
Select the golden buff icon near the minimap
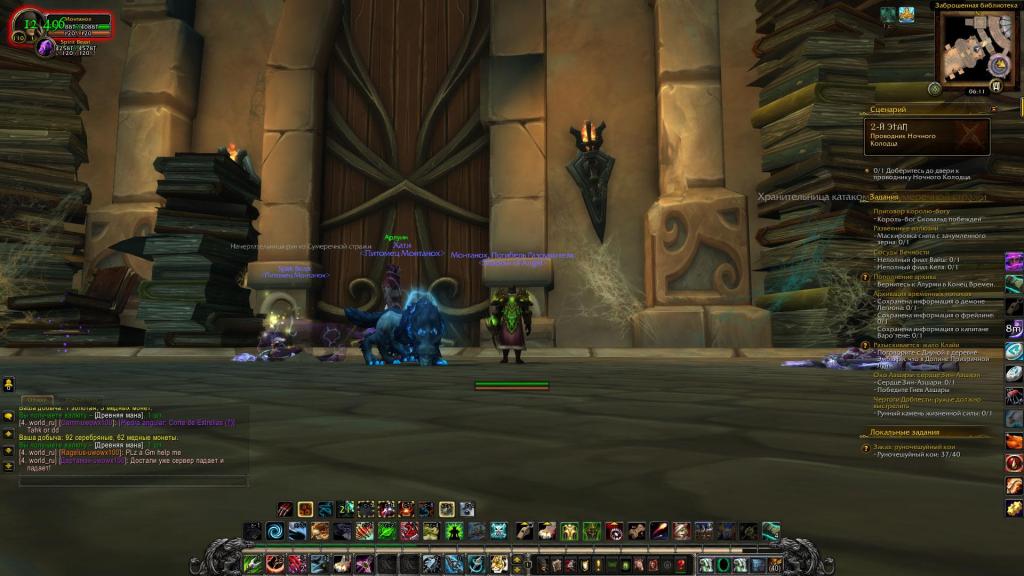[x=907, y=14]
